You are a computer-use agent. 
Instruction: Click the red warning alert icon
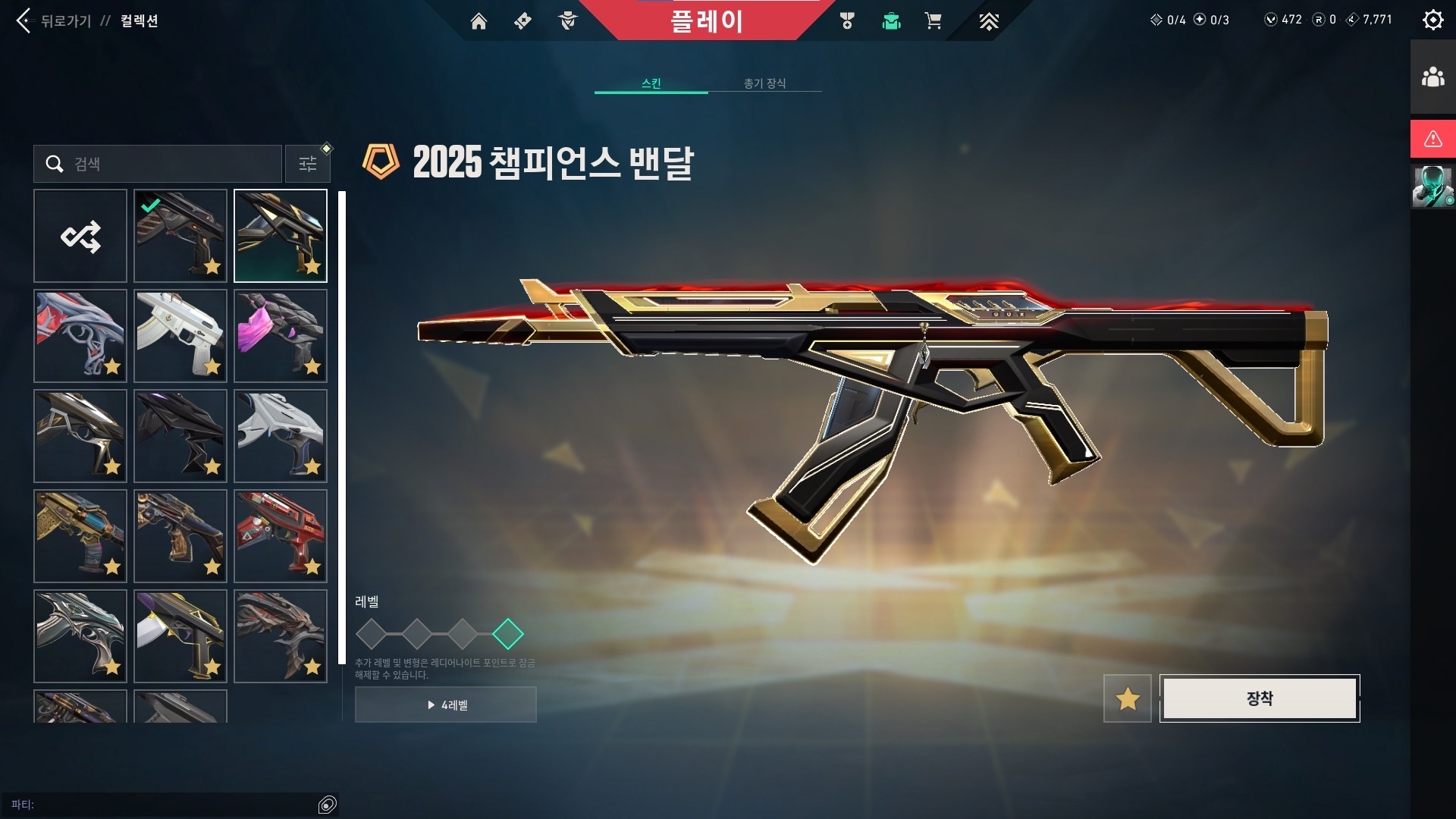(1432, 139)
